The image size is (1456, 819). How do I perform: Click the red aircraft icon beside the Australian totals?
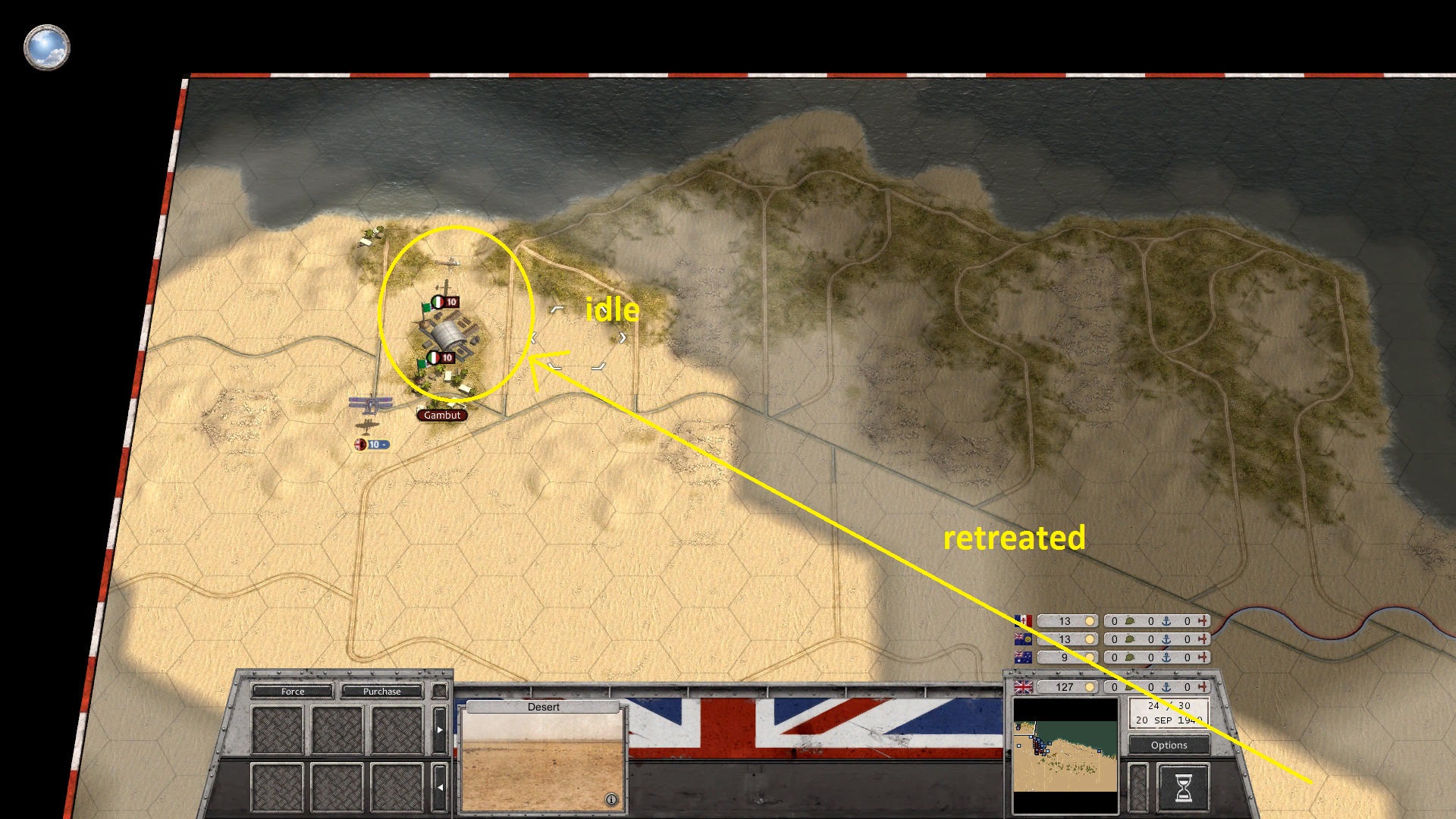pos(1204,657)
